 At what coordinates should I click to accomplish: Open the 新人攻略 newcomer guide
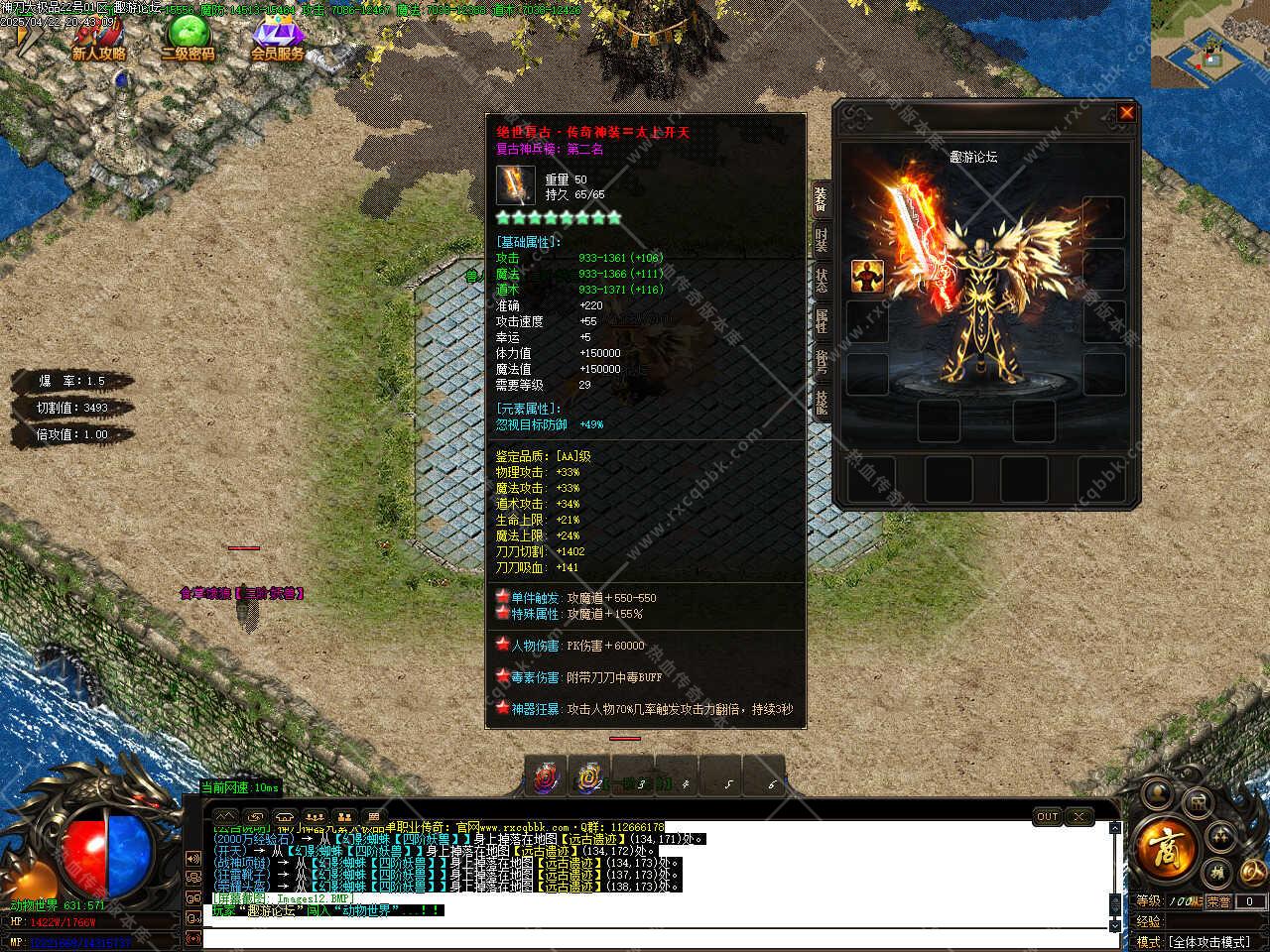[98, 40]
